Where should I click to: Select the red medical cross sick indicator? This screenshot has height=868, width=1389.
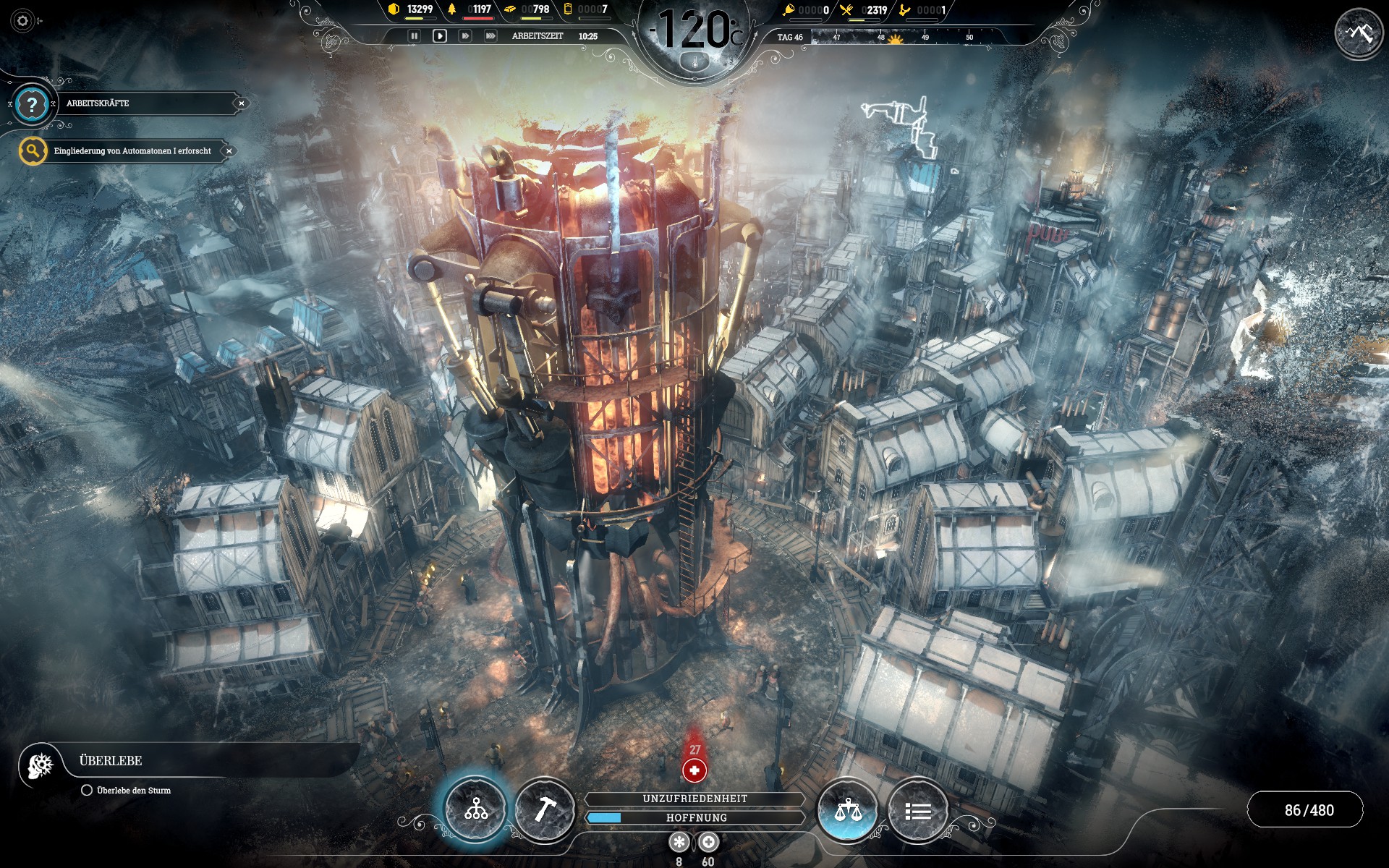click(694, 770)
